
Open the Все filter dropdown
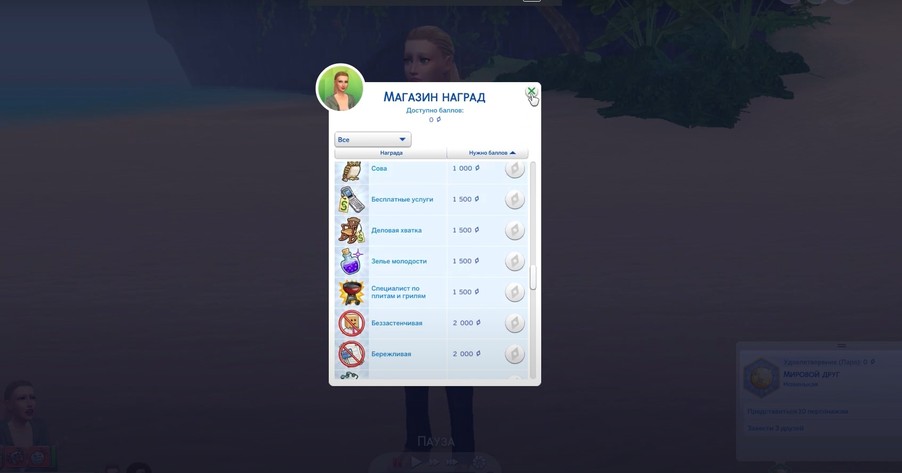click(372, 140)
